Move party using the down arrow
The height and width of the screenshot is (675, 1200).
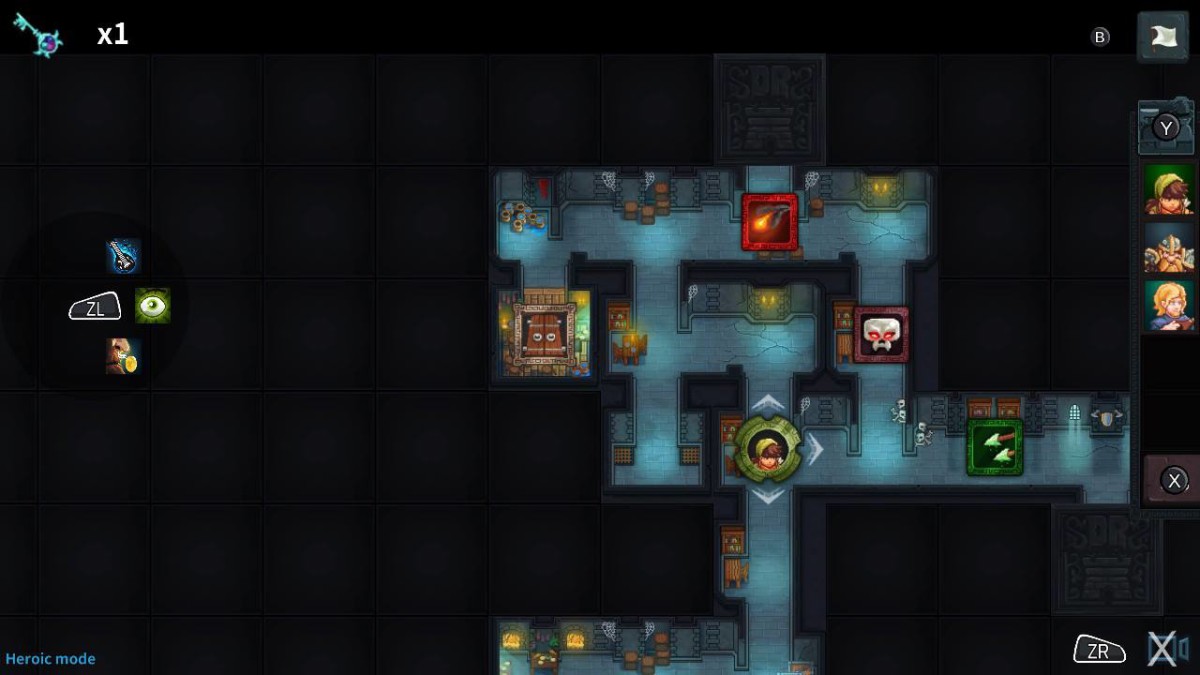click(x=767, y=496)
